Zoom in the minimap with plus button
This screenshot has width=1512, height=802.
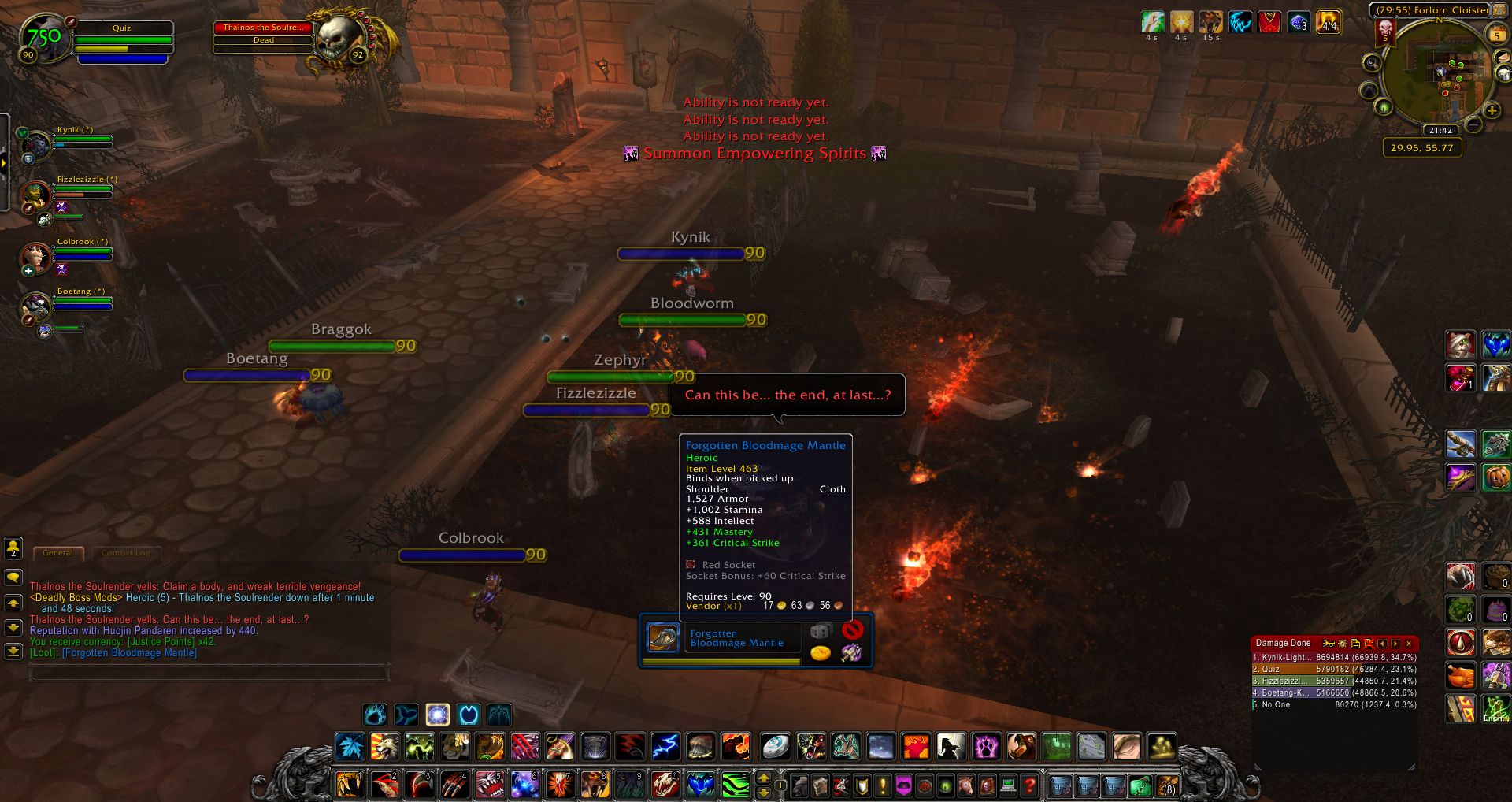pyautogui.click(x=1491, y=111)
